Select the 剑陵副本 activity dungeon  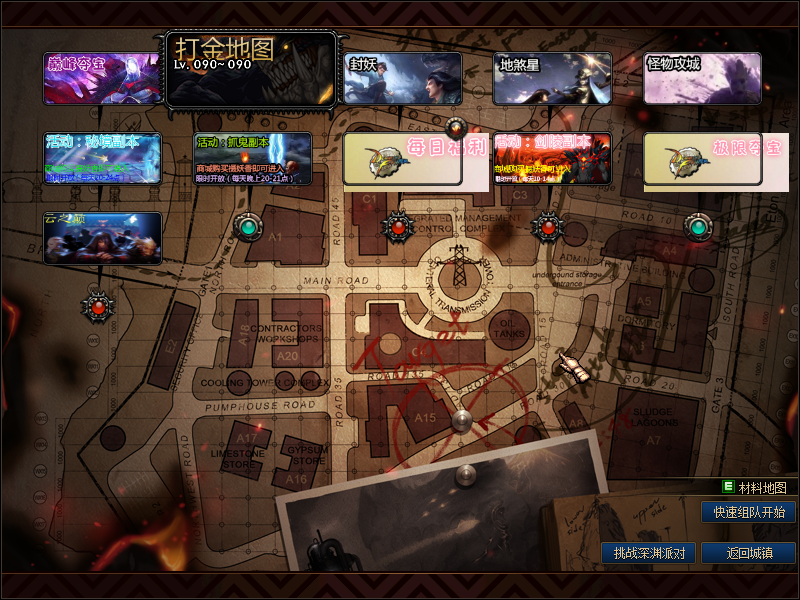tap(552, 159)
